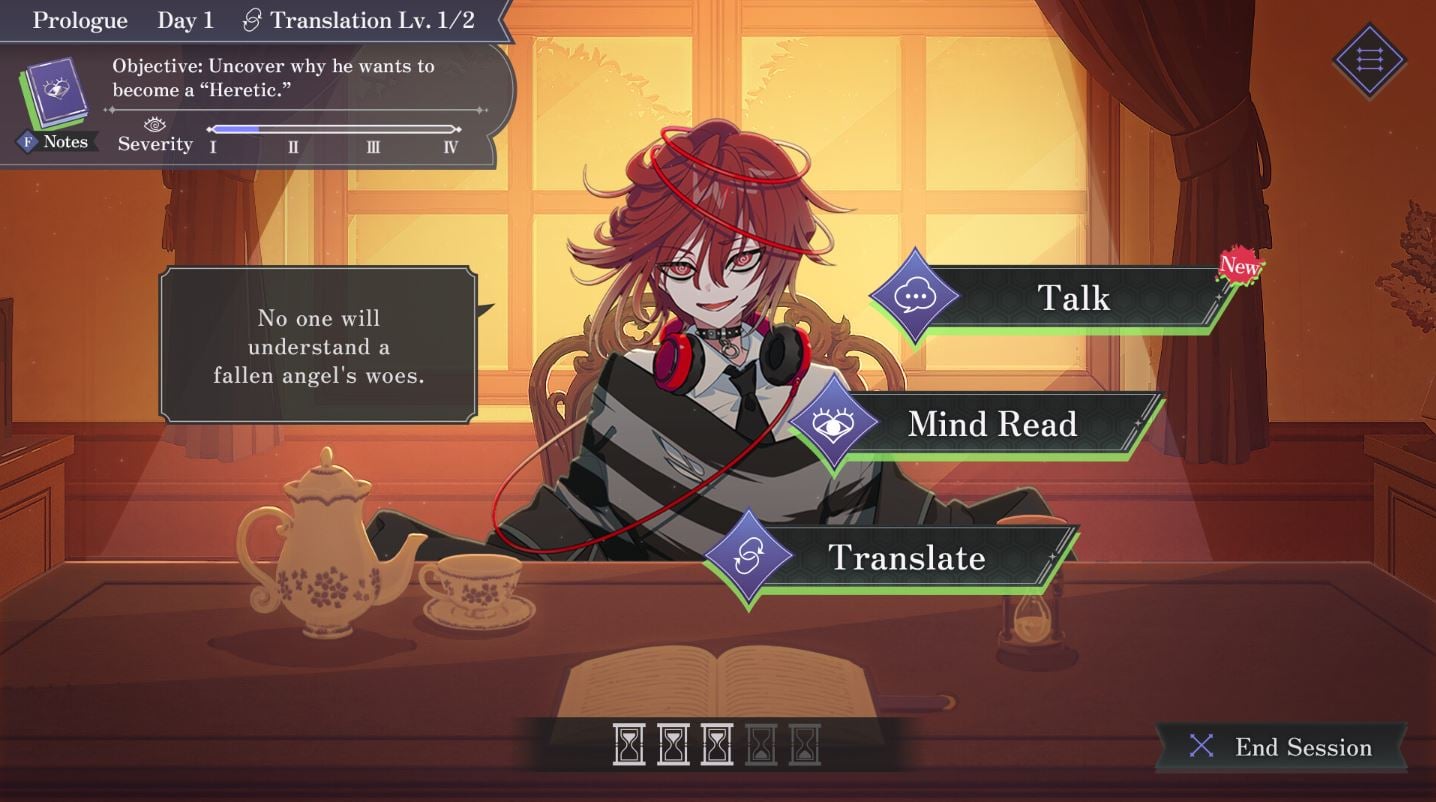Image resolution: width=1436 pixels, height=802 pixels.
Task: Click the New badge on the Talk option
Action: [x=1239, y=266]
